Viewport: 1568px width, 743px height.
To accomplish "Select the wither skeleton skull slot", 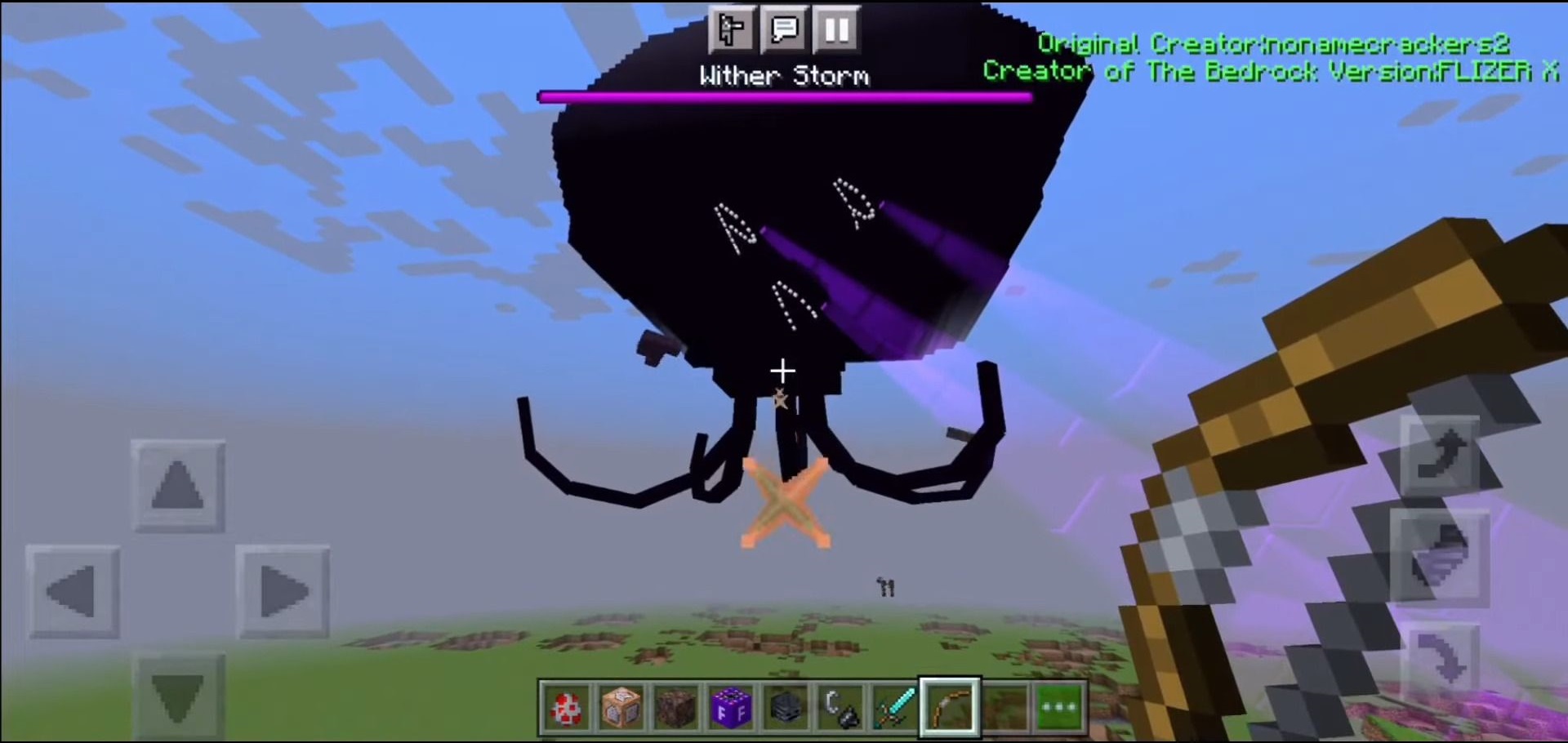I will [x=785, y=707].
